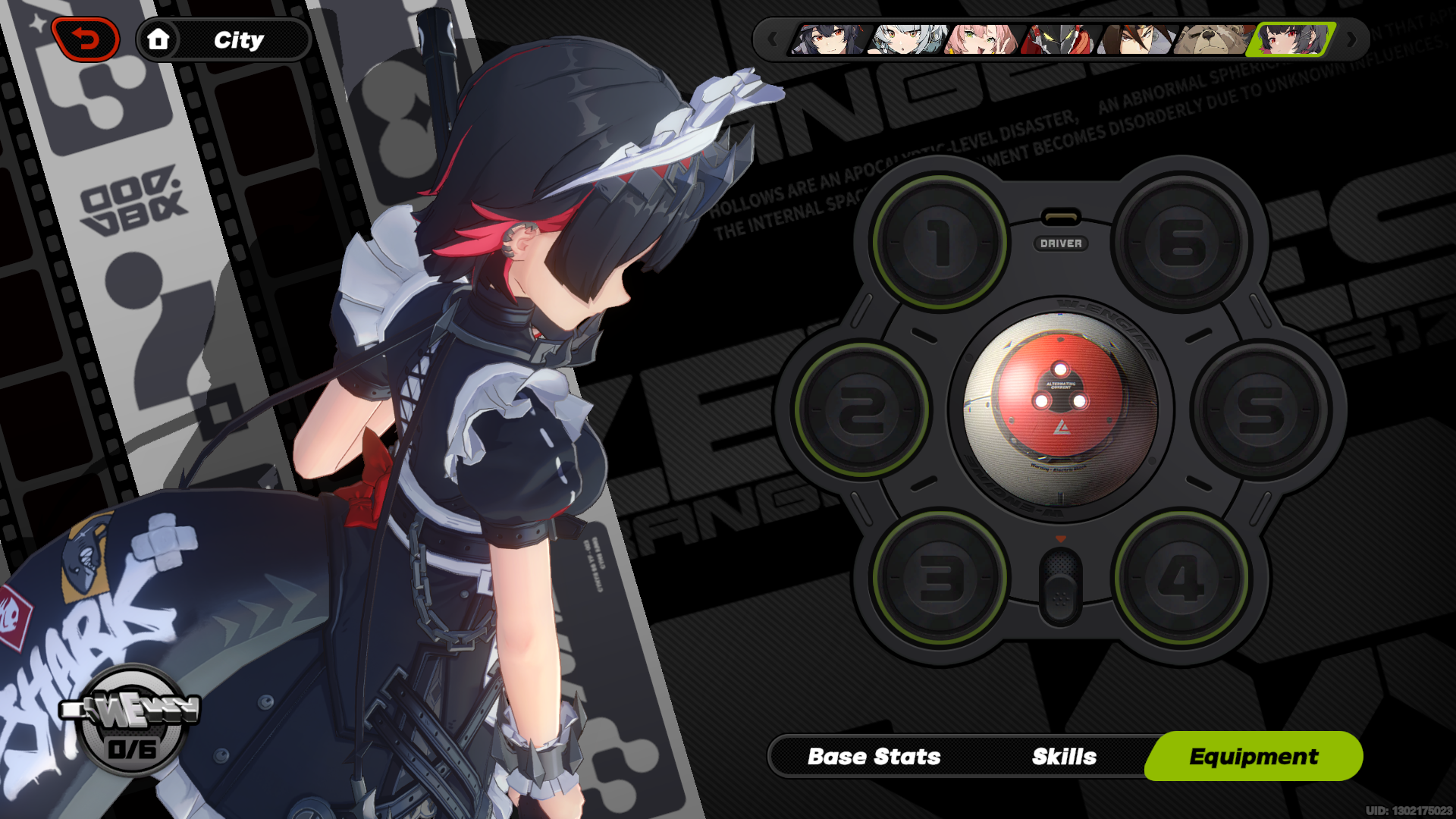The image size is (1456, 819).
Task: Switch to the Base Stats tab
Action: click(875, 755)
